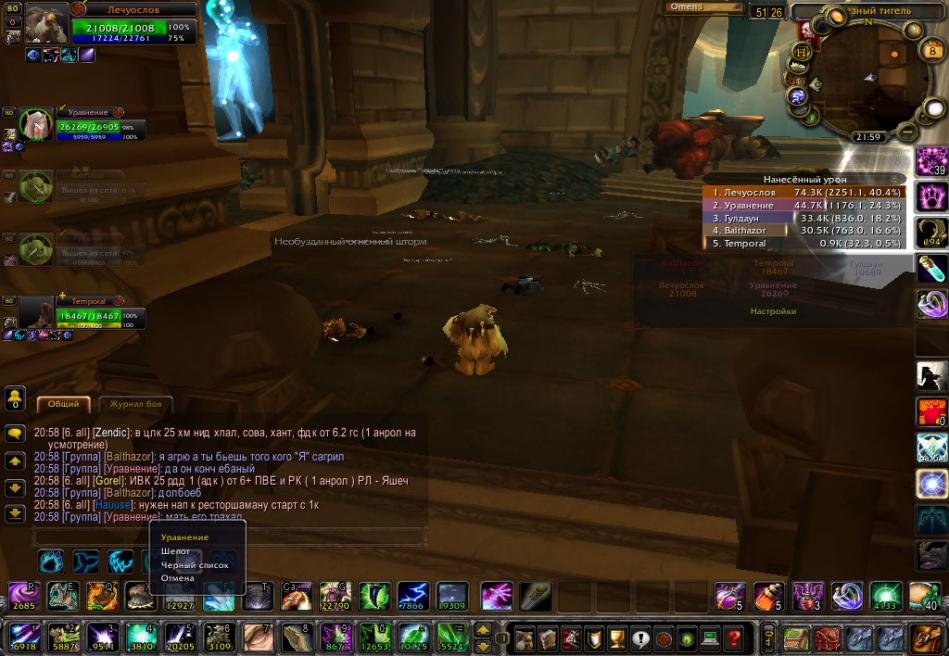Open the chat speech bubble menu
The width and height of the screenshot is (949, 656).
pos(15,434)
